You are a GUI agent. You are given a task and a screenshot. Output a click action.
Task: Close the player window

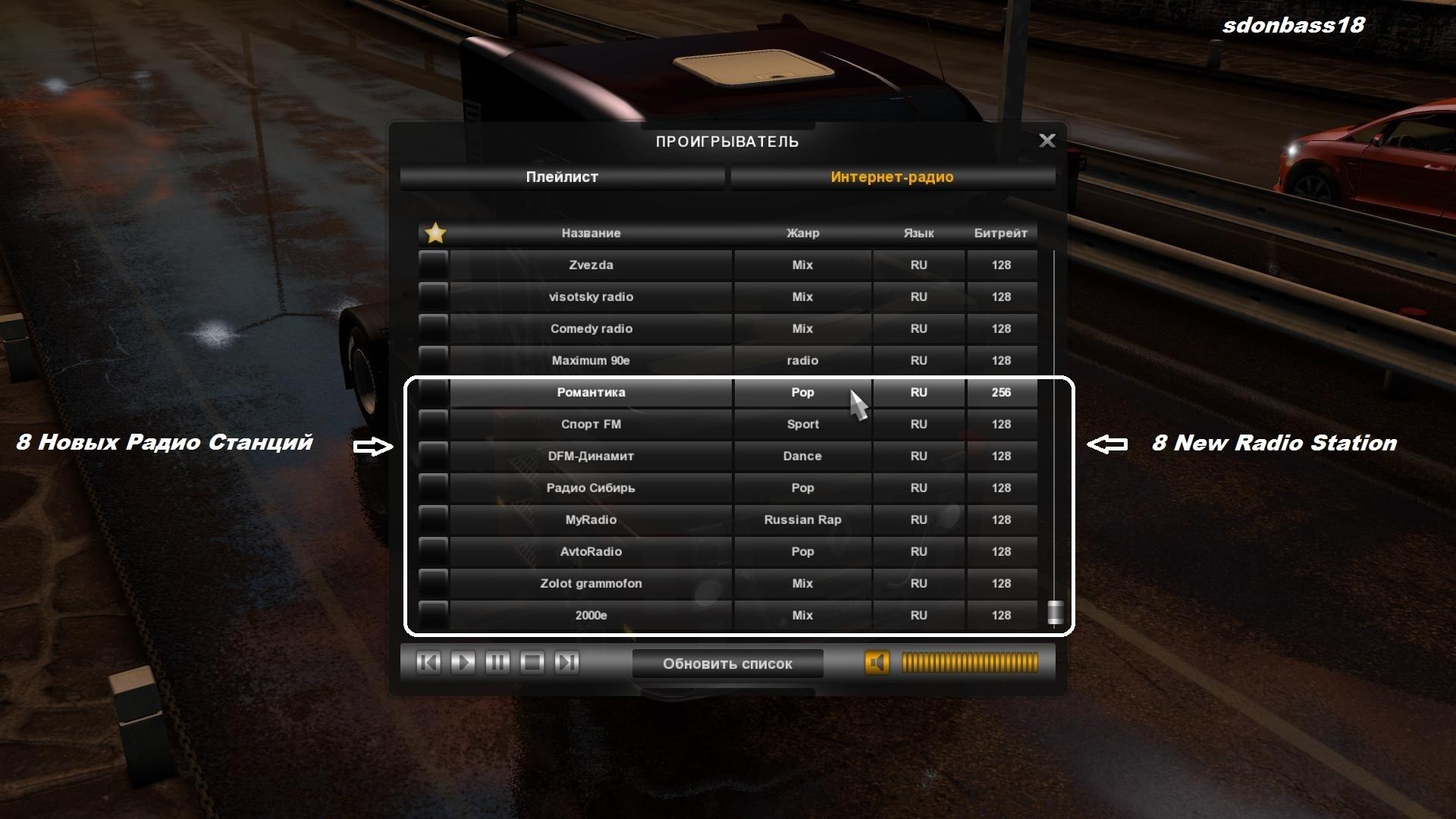point(1046,141)
